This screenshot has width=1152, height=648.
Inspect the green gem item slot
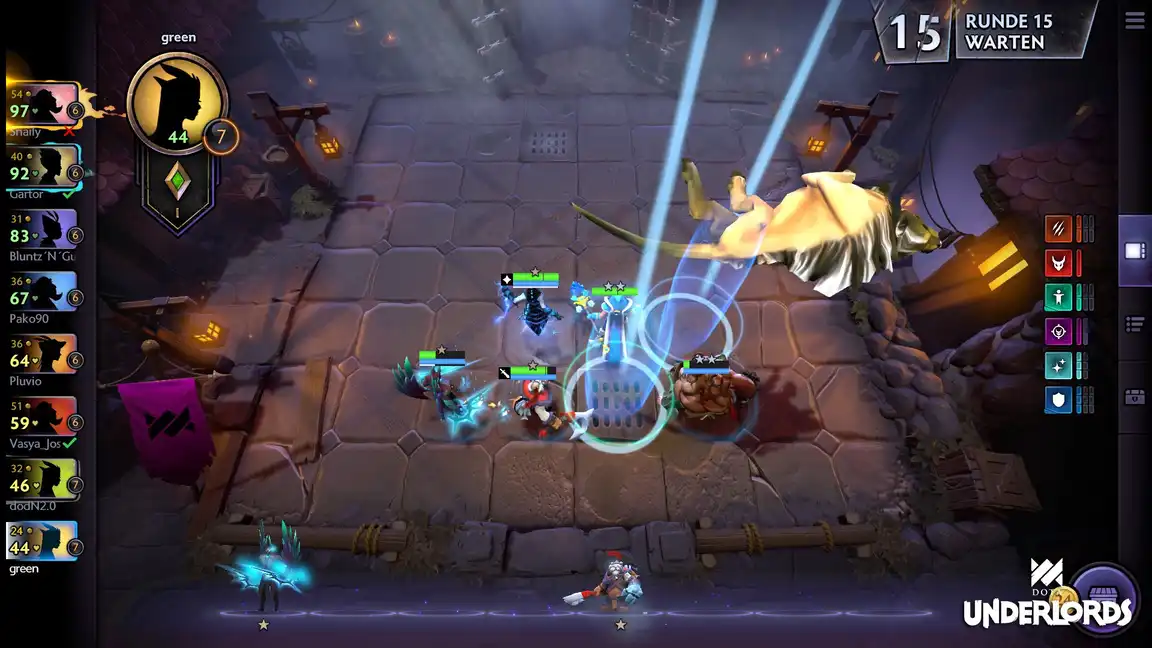click(x=178, y=181)
